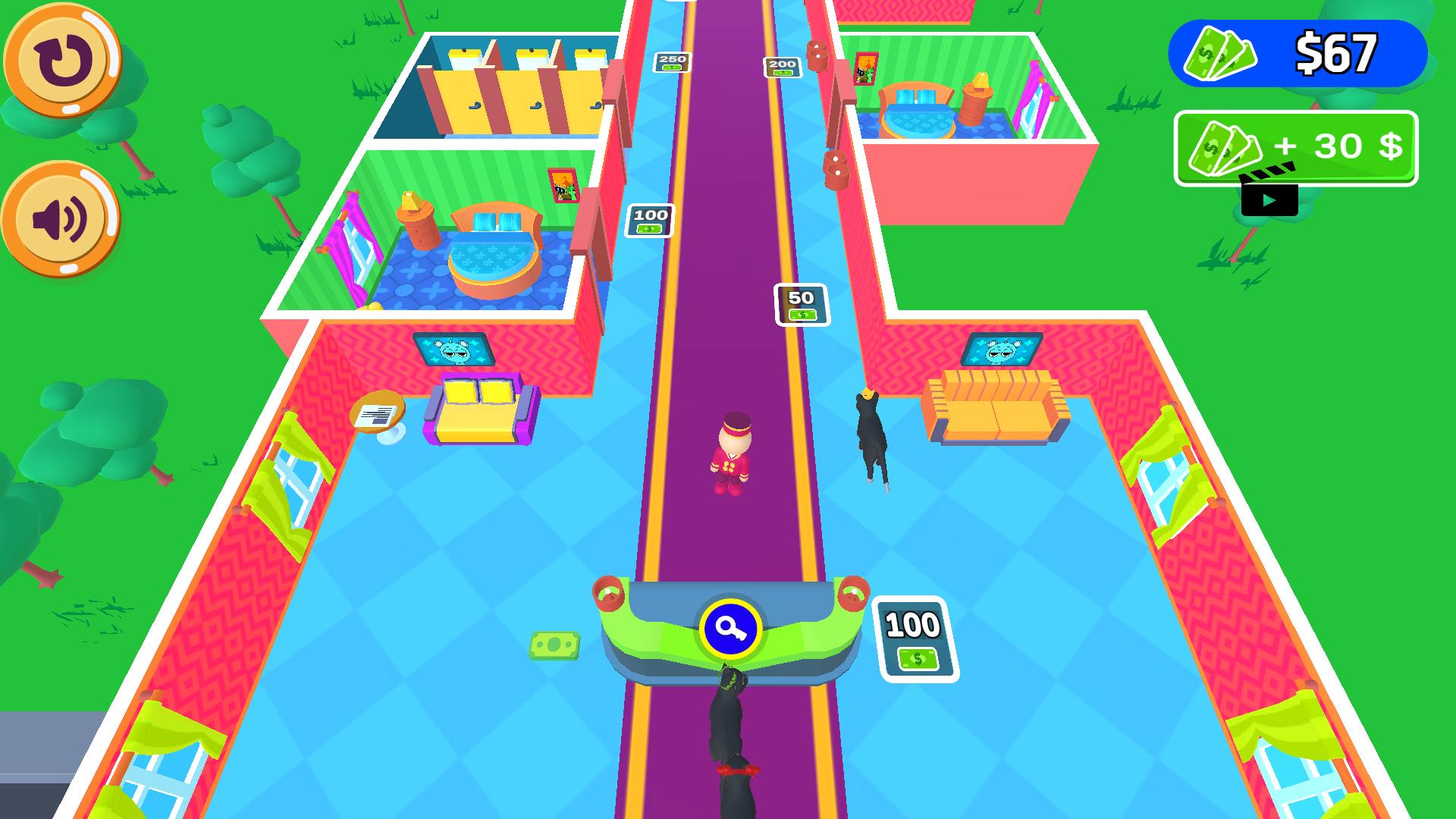The width and height of the screenshot is (1456, 819).
Task: Select the 250 price tag
Action: tap(673, 62)
